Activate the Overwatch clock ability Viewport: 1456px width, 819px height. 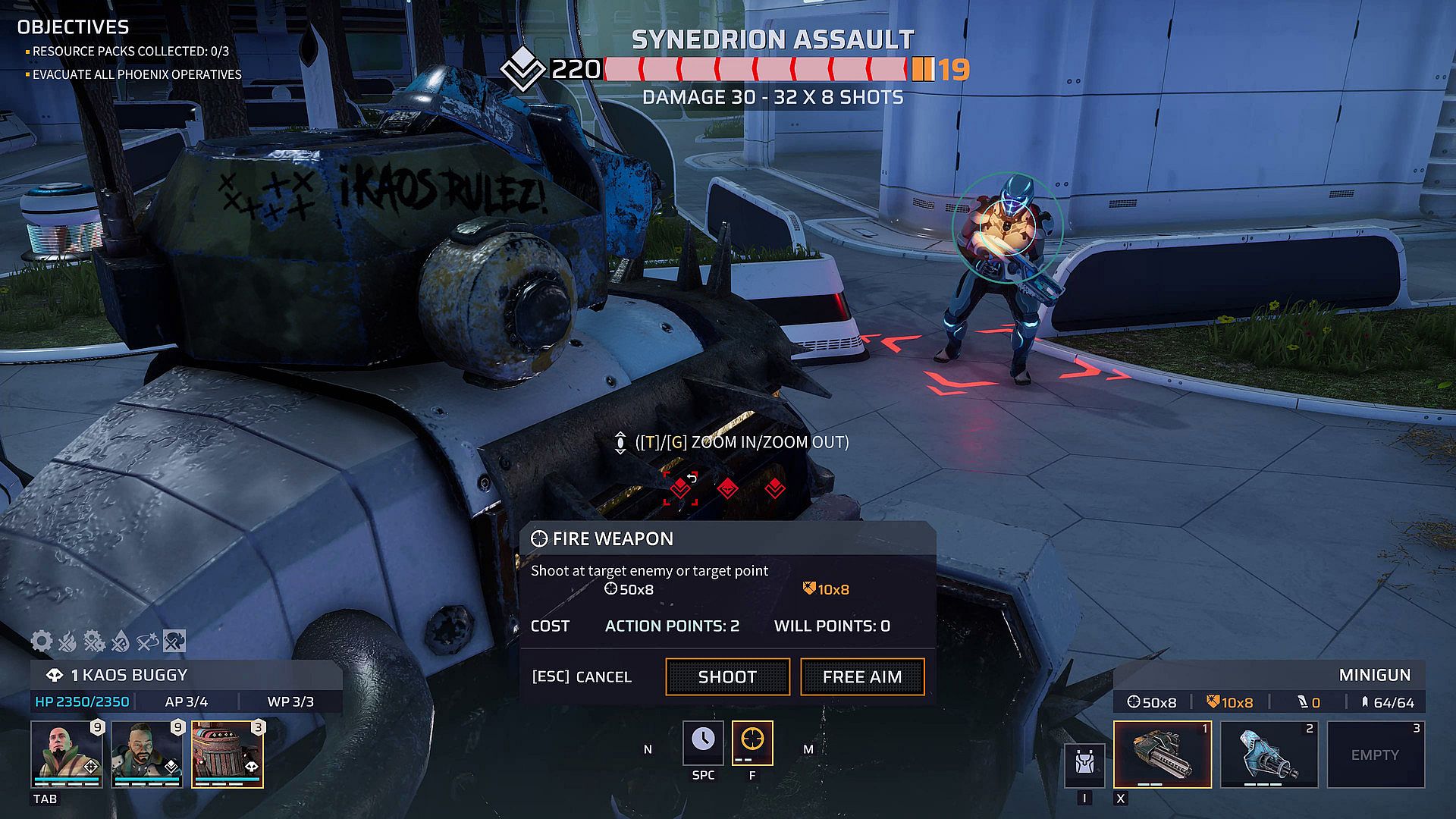coord(703,742)
